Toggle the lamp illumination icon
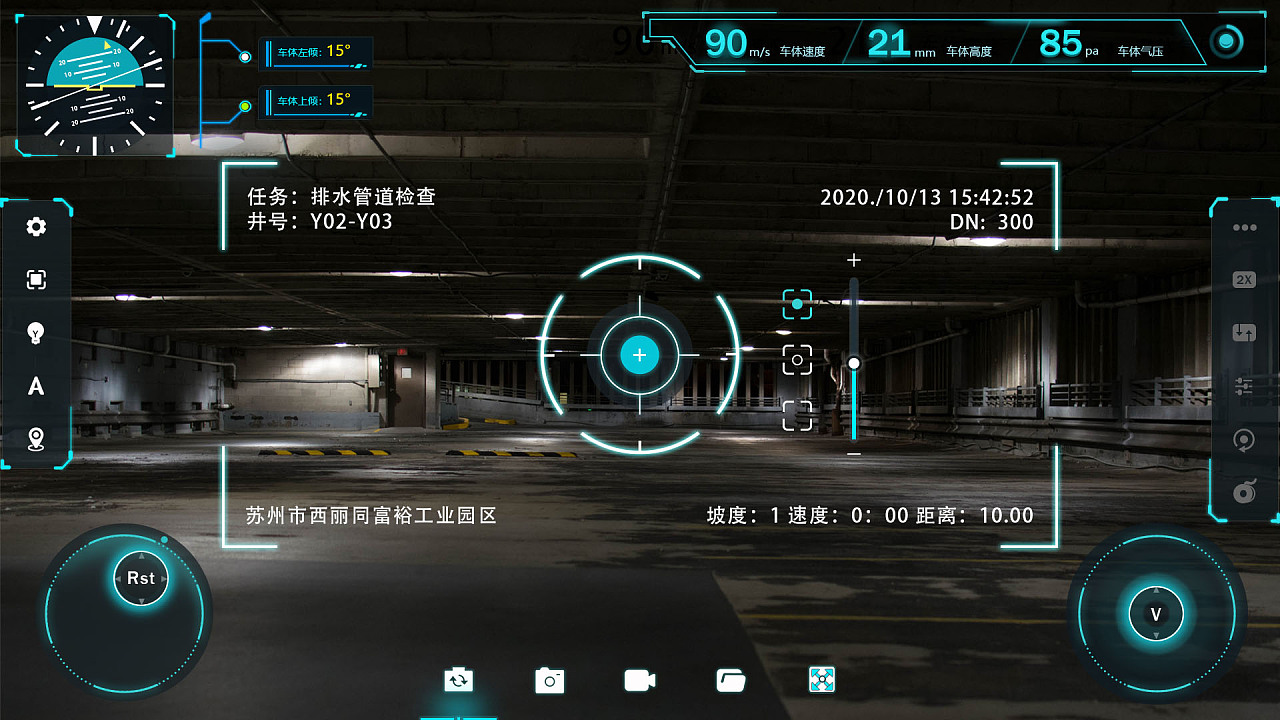 [x=37, y=333]
